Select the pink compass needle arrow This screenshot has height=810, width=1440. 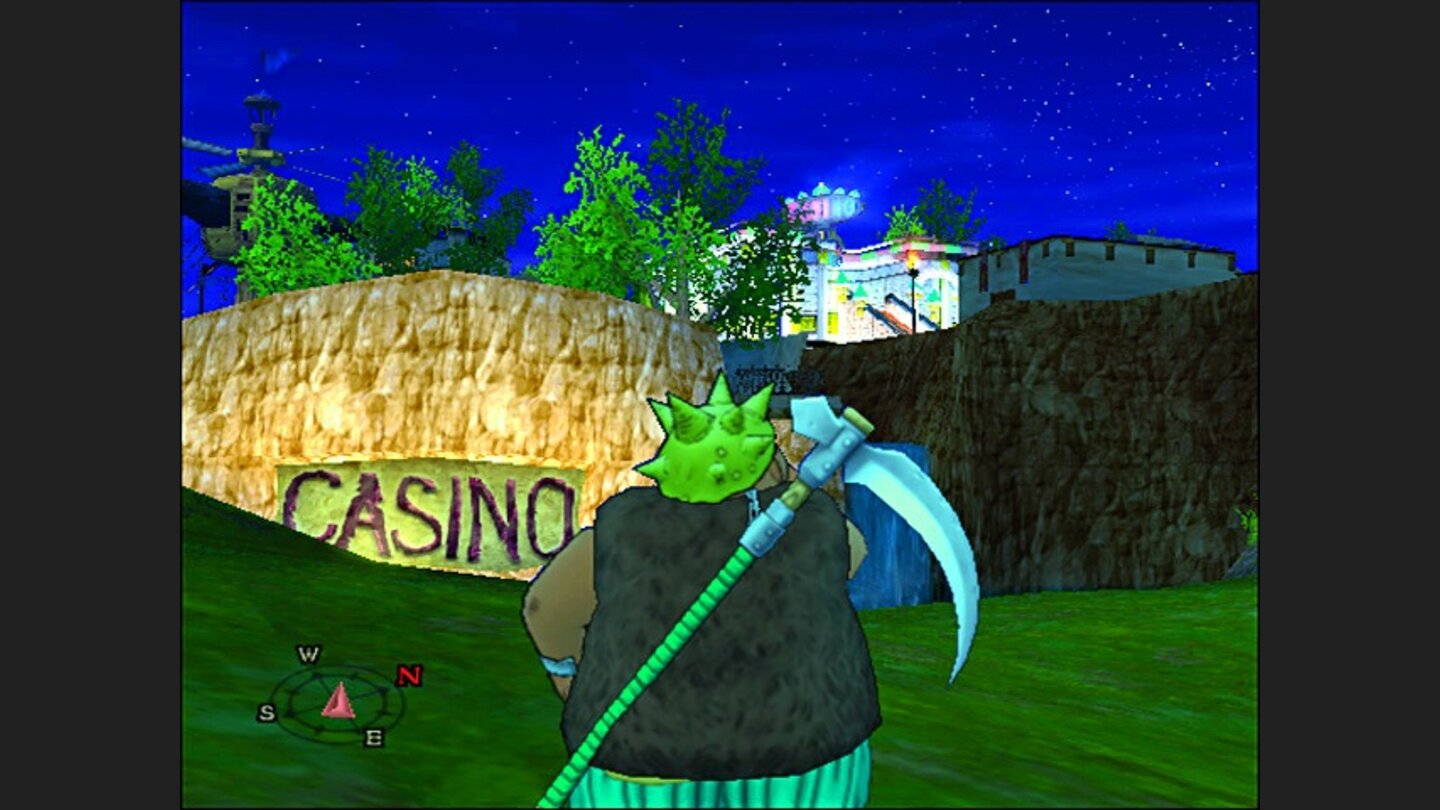pos(338,700)
